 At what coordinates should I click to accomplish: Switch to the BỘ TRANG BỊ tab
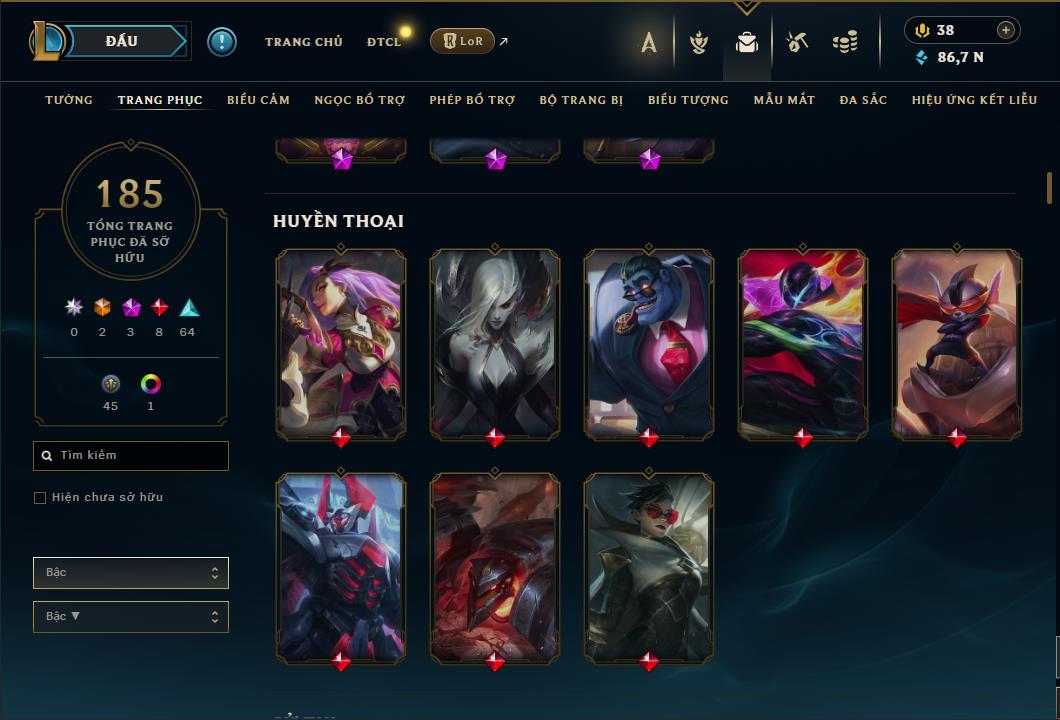[x=581, y=100]
